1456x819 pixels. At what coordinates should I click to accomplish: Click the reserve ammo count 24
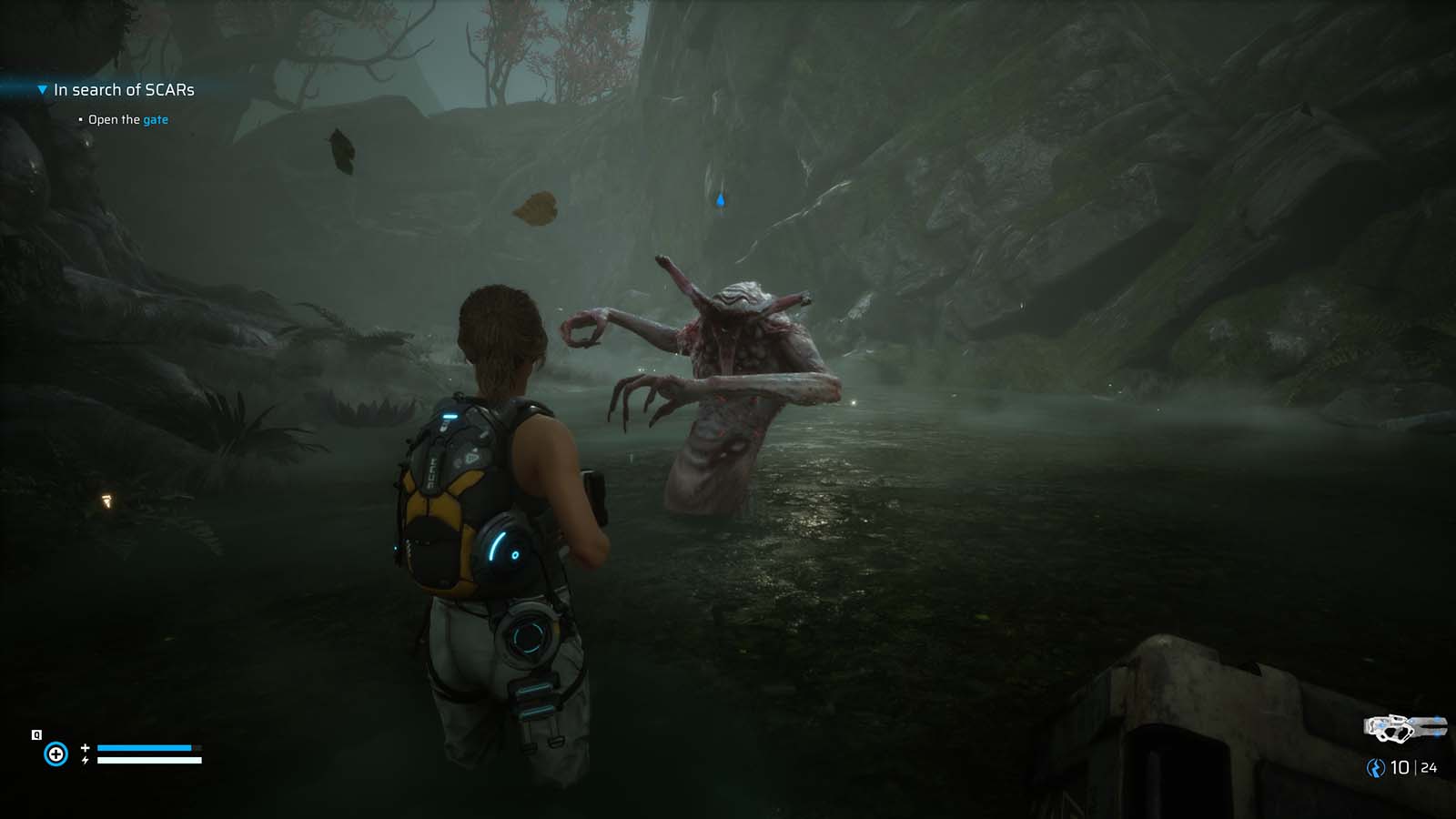point(1429,767)
